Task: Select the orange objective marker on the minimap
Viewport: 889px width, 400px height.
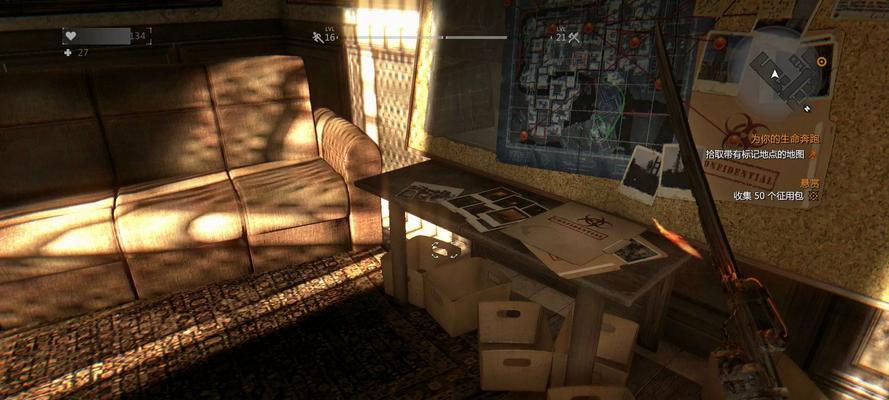Action: click(x=821, y=62)
